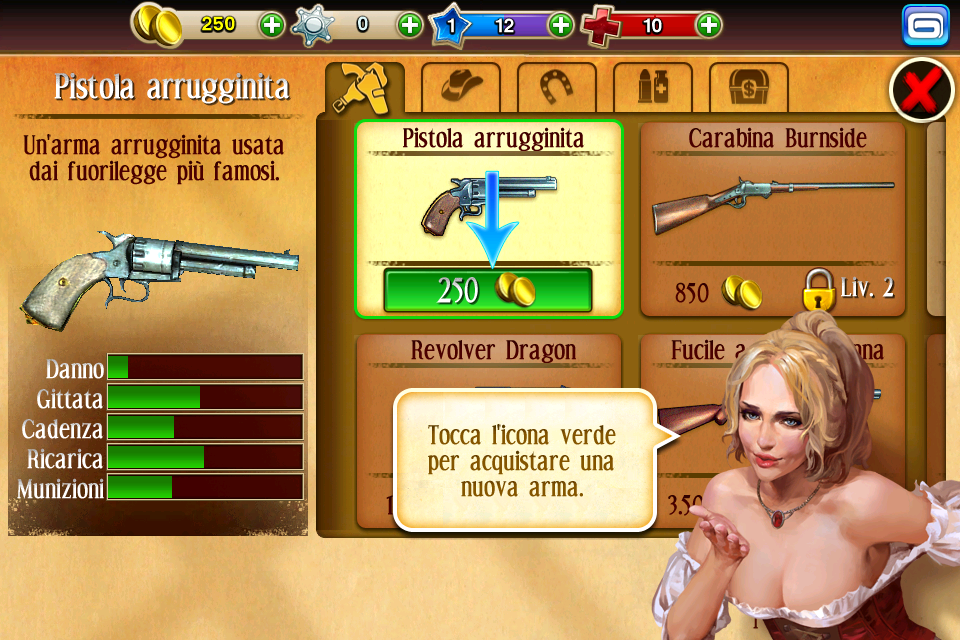Viewport: 960px width, 640px height.
Task: Buy the Pistola arrugginita for 250 coins
Action: tap(488, 290)
